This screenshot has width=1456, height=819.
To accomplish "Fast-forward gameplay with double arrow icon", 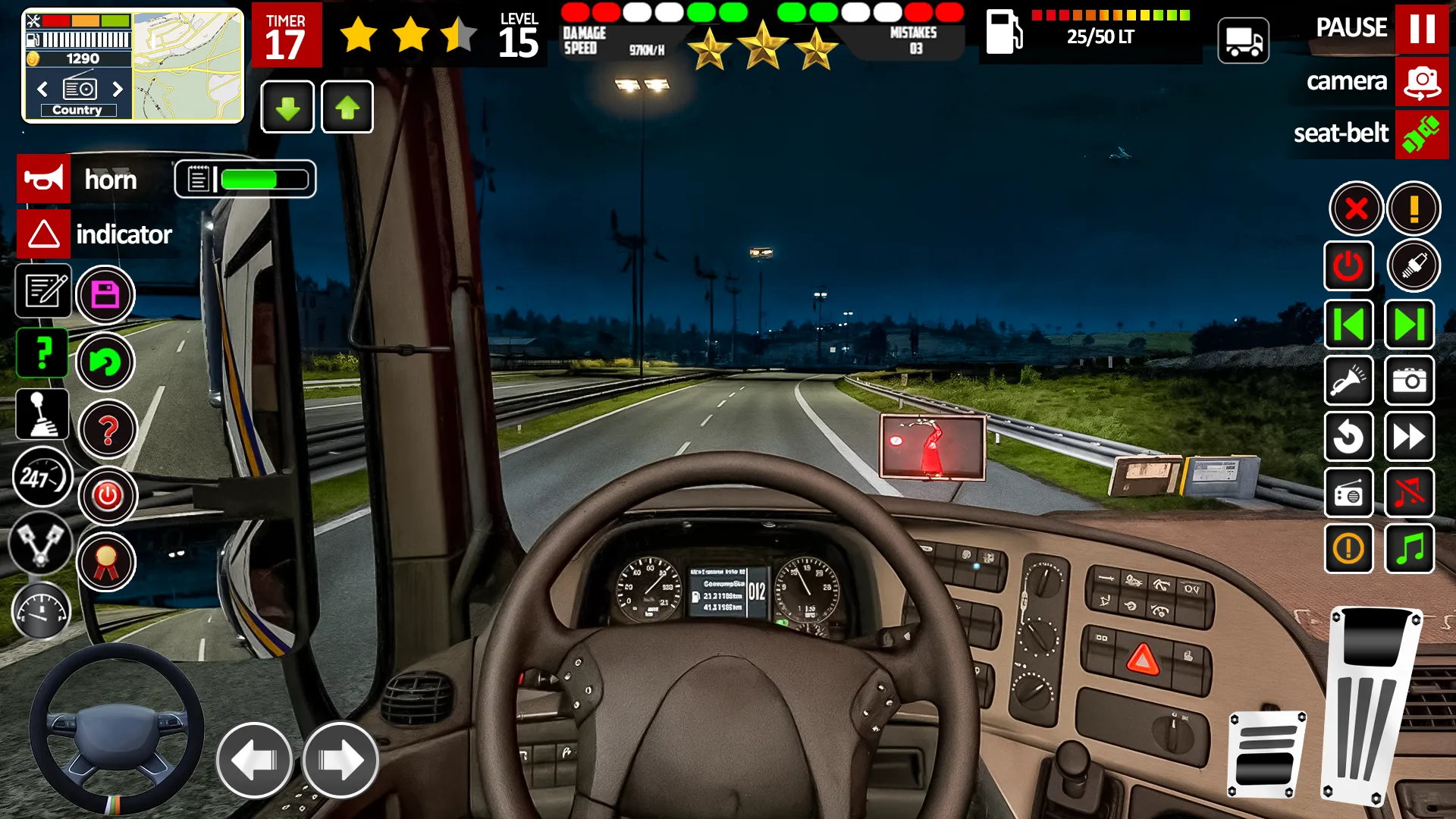I will 1410,438.
